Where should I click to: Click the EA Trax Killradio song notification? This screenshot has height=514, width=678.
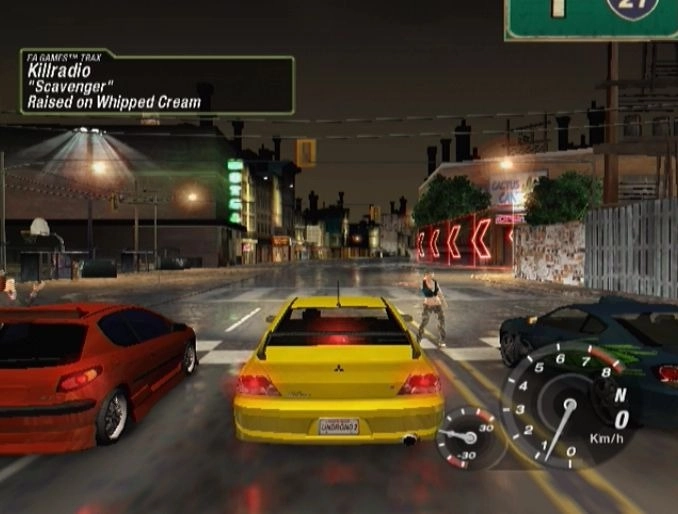click(157, 83)
